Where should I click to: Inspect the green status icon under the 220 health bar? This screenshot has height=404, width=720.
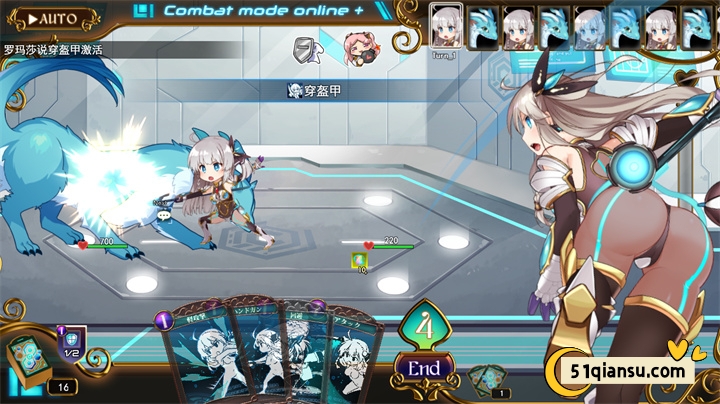pyautogui.click(x=358, y=261)
